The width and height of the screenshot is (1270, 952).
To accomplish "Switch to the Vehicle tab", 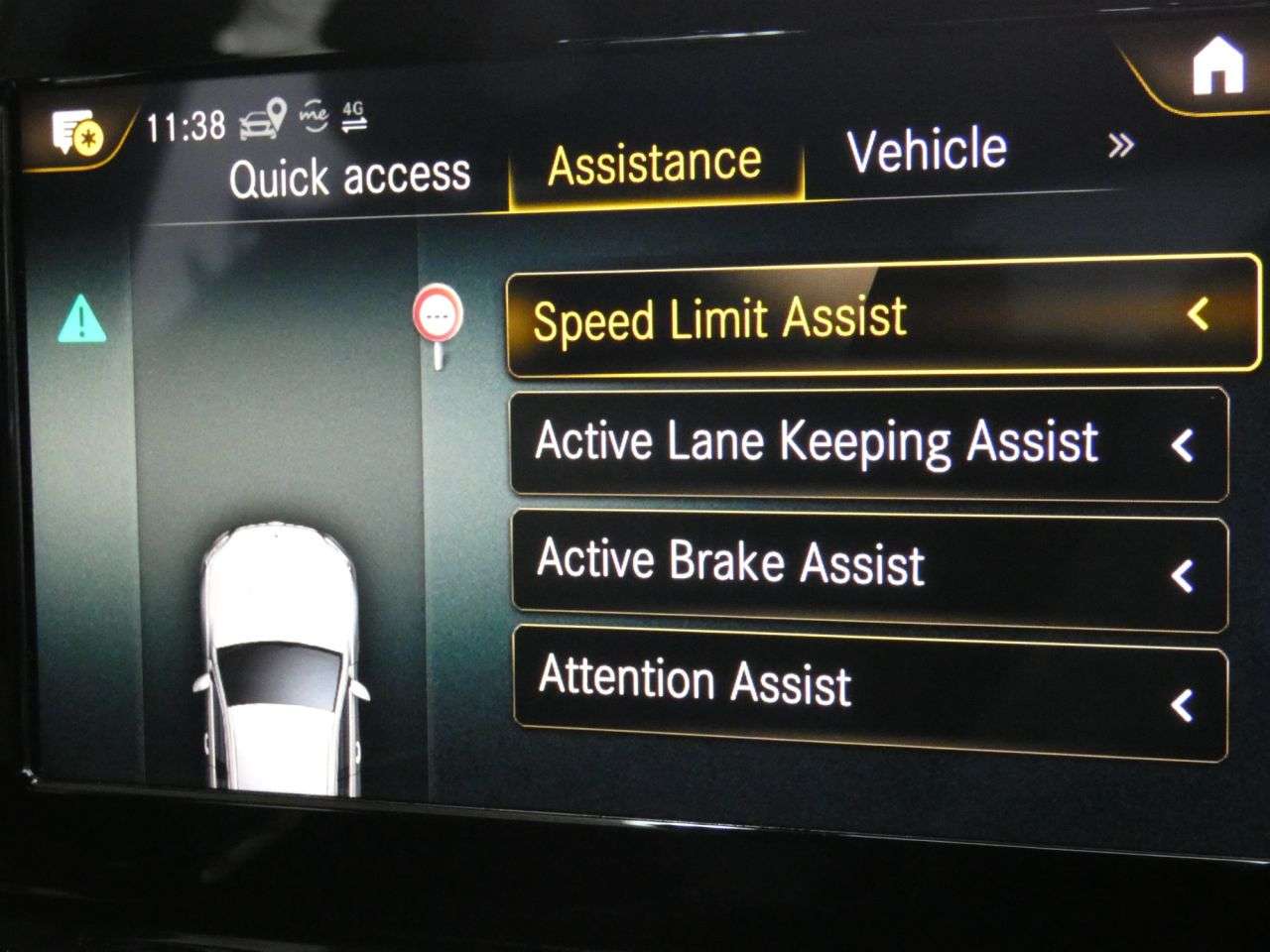I will pyautogui.click(x=926, y=149).
